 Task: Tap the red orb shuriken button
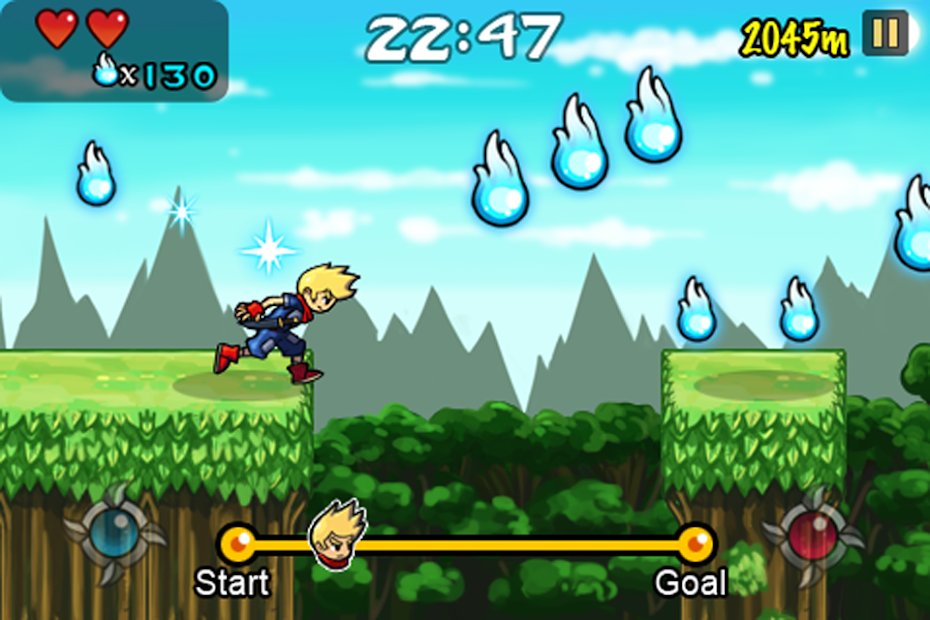[812, 535]
